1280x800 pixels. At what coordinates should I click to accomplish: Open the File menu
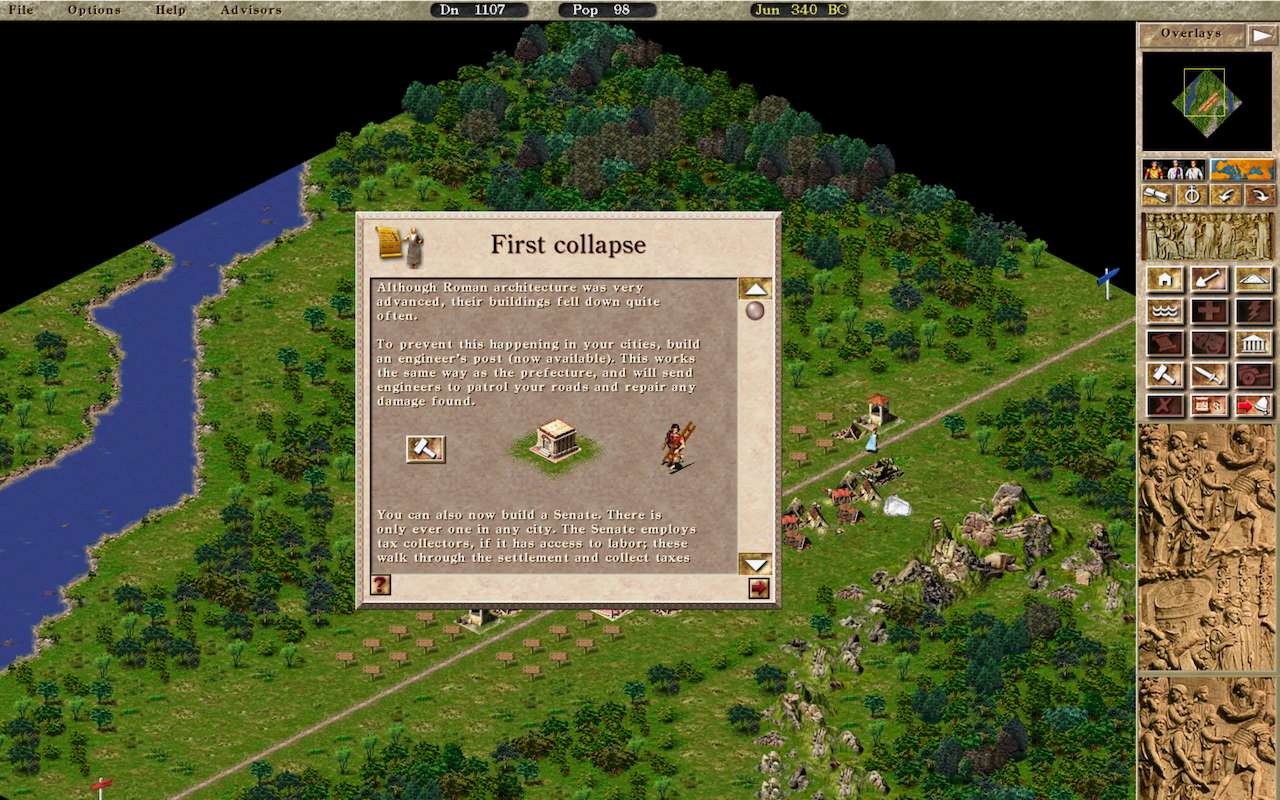20,10
